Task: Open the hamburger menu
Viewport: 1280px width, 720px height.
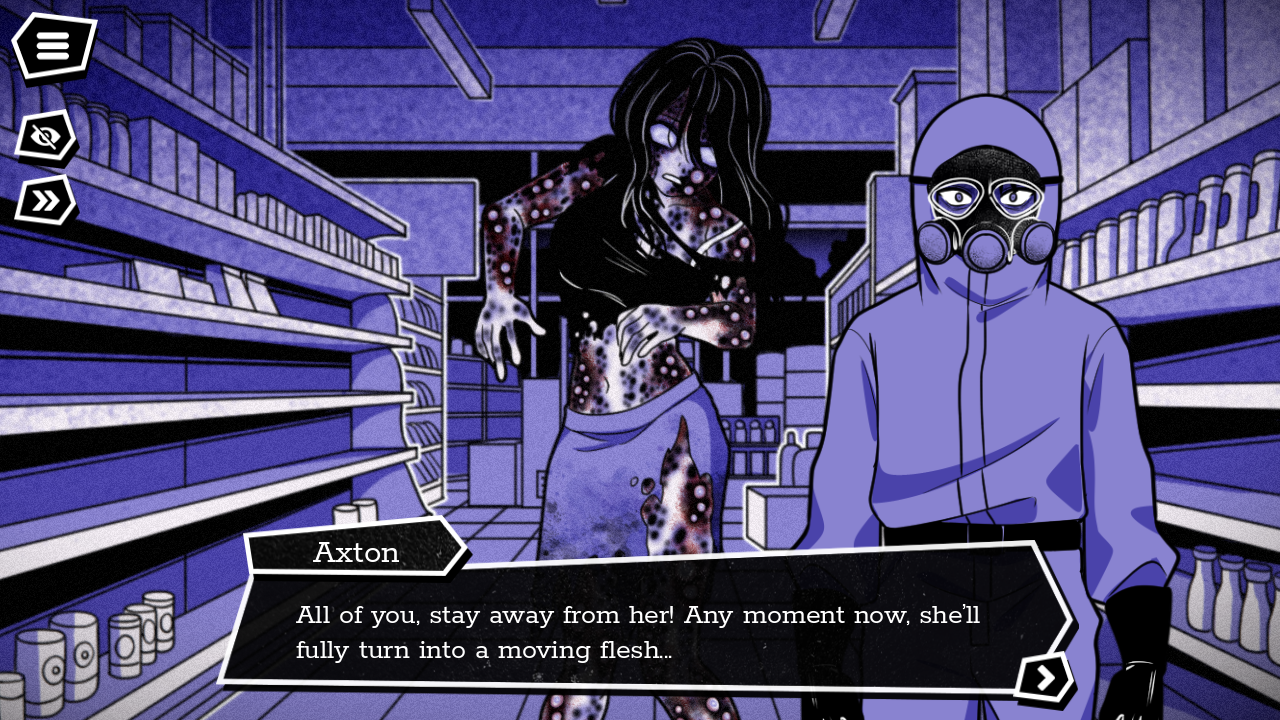Action: (53, 45)
